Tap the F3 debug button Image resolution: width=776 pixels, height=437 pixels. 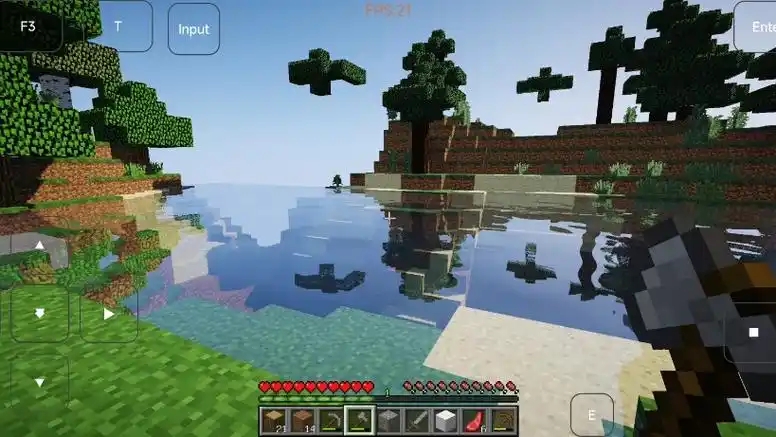[26, 26]
